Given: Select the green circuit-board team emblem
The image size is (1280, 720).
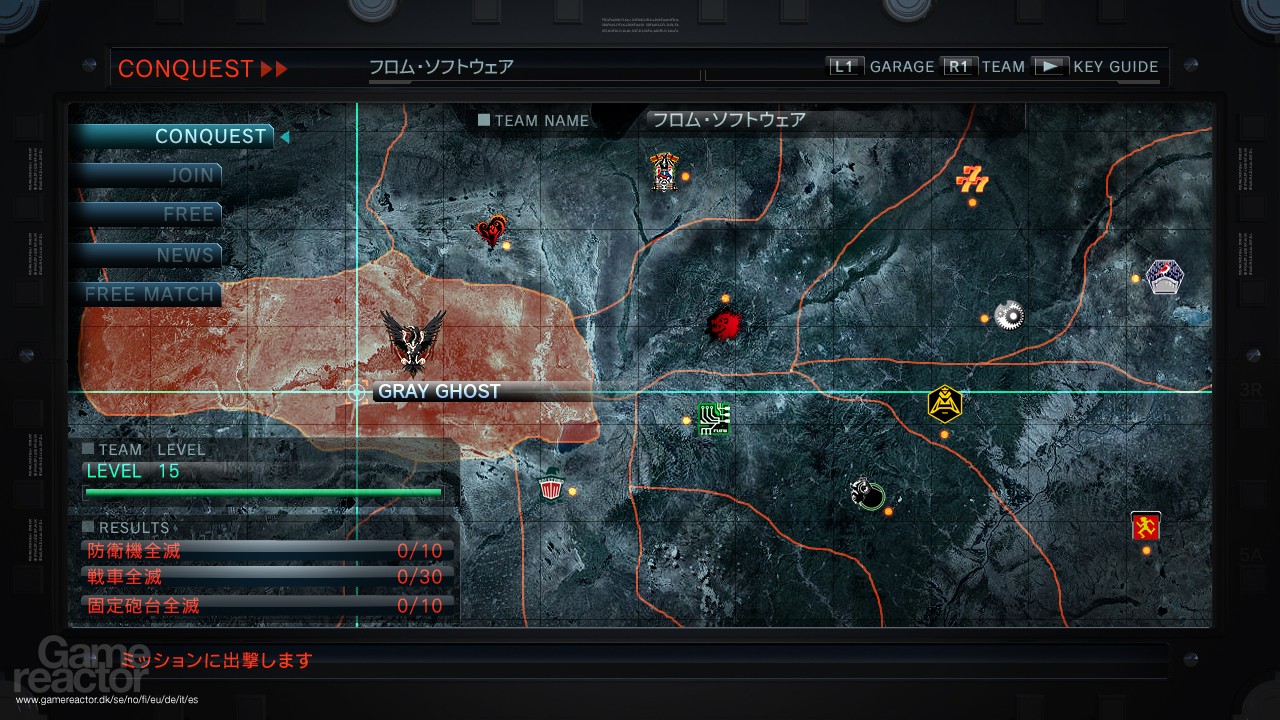Looking at the screenshot, I should tap(712, 420).
